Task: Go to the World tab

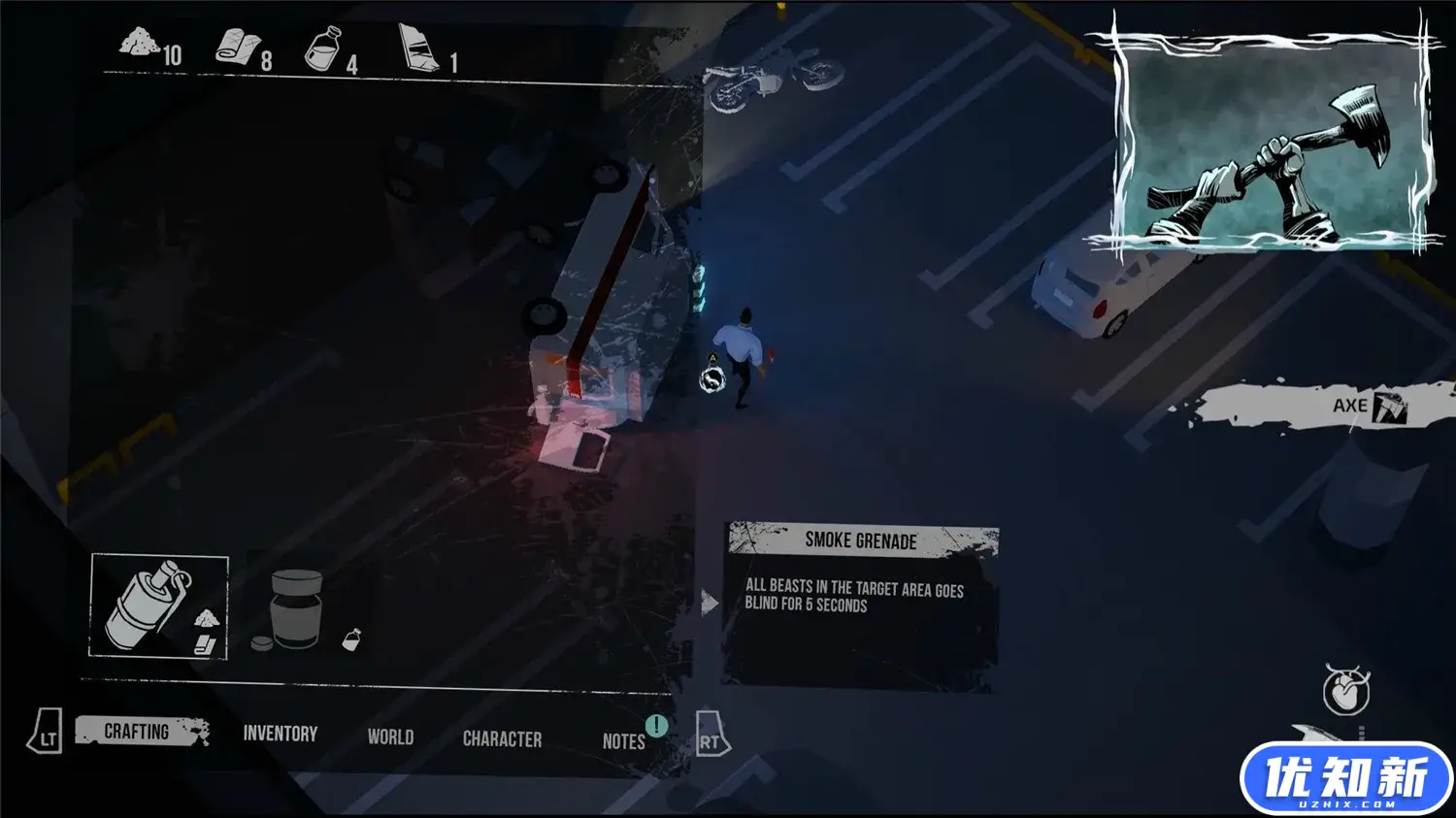Action: coord(390,737)
